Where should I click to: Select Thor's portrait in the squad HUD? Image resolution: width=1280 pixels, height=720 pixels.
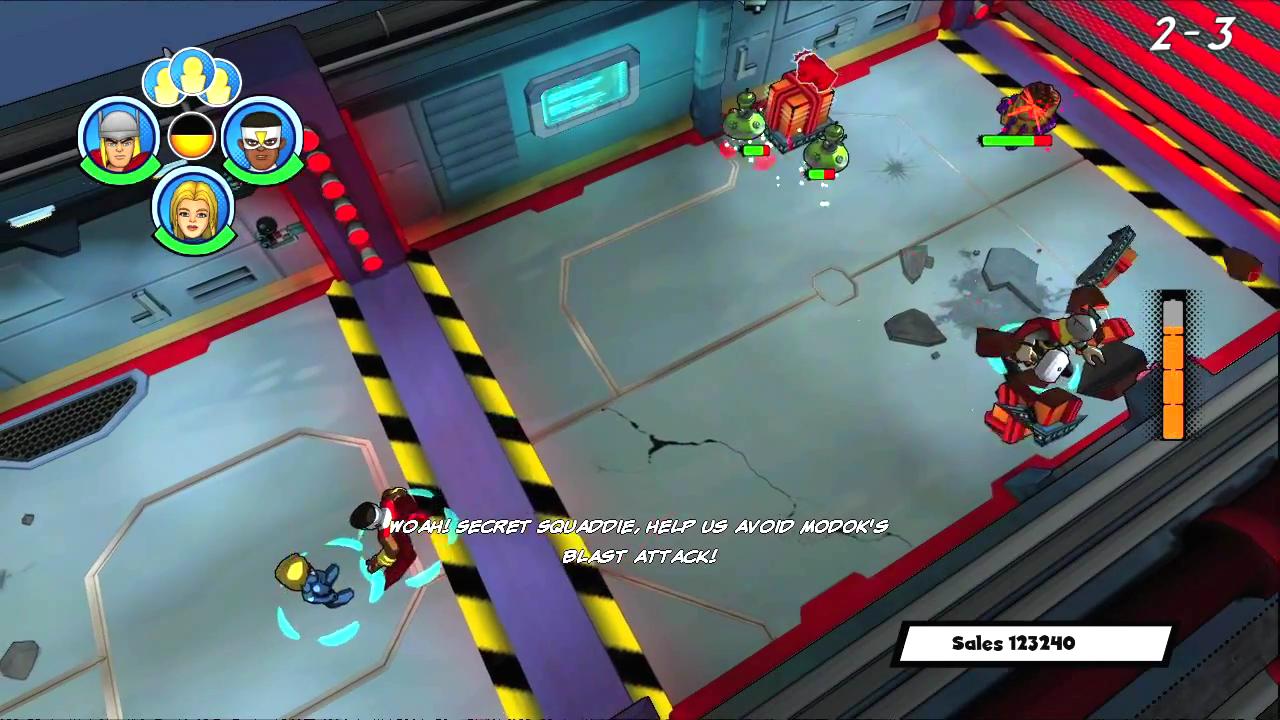coord(118,140)
